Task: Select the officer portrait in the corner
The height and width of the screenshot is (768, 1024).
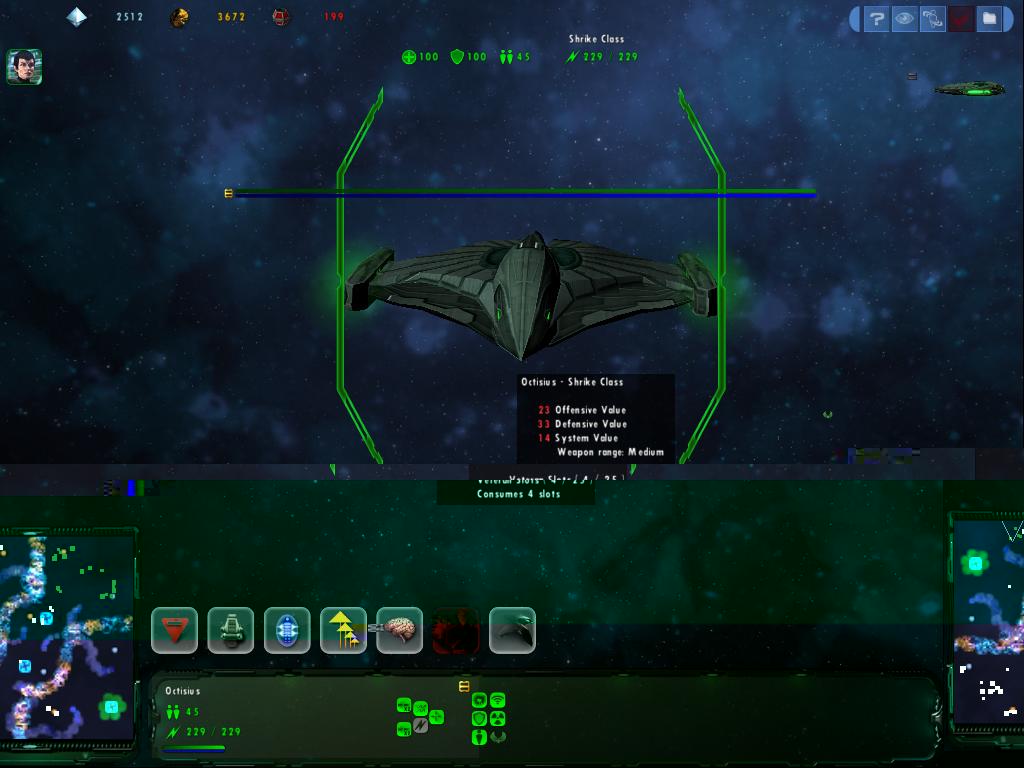Action: (x=24, y=66)
